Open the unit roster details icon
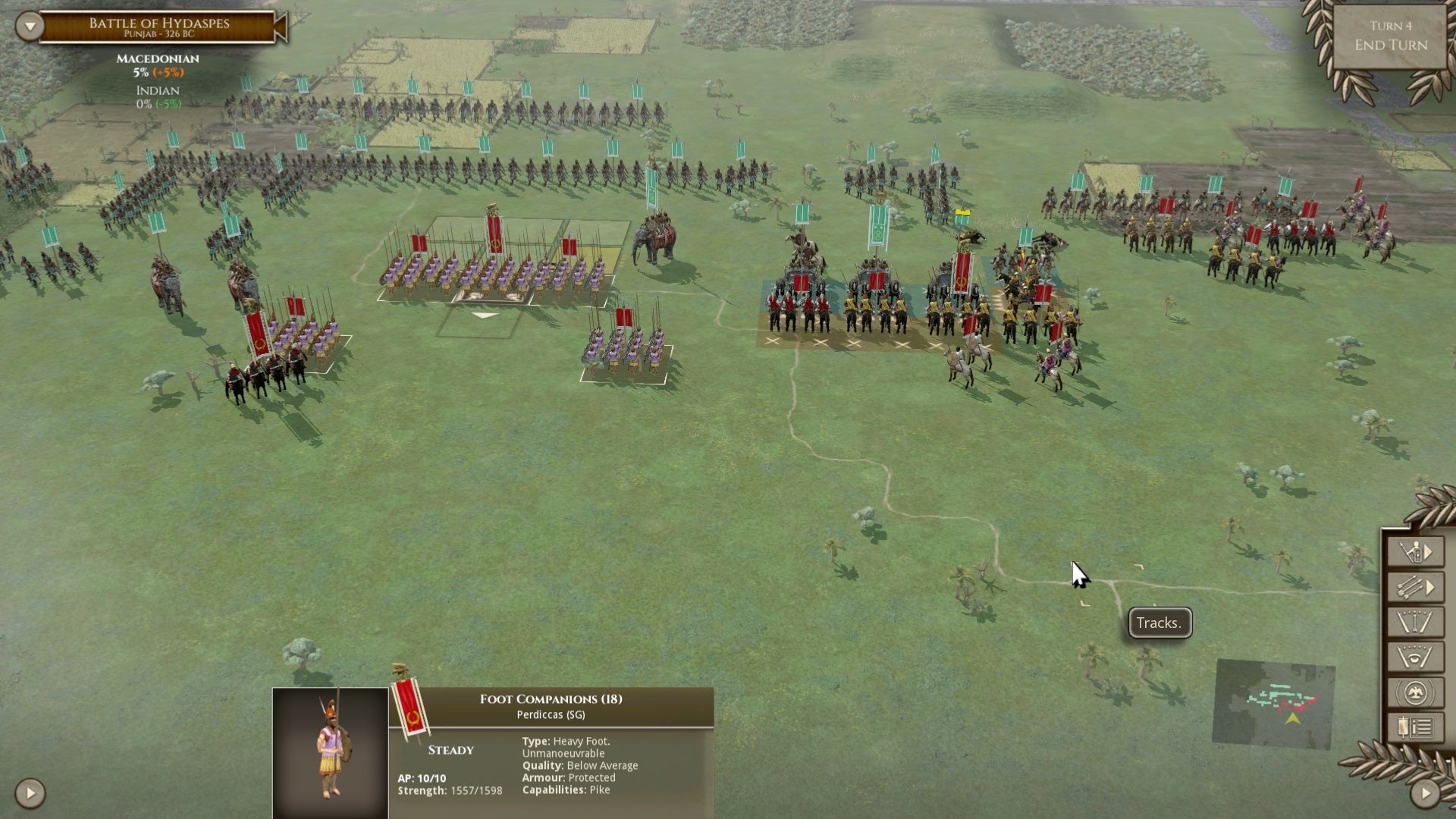 (1415, 726)
